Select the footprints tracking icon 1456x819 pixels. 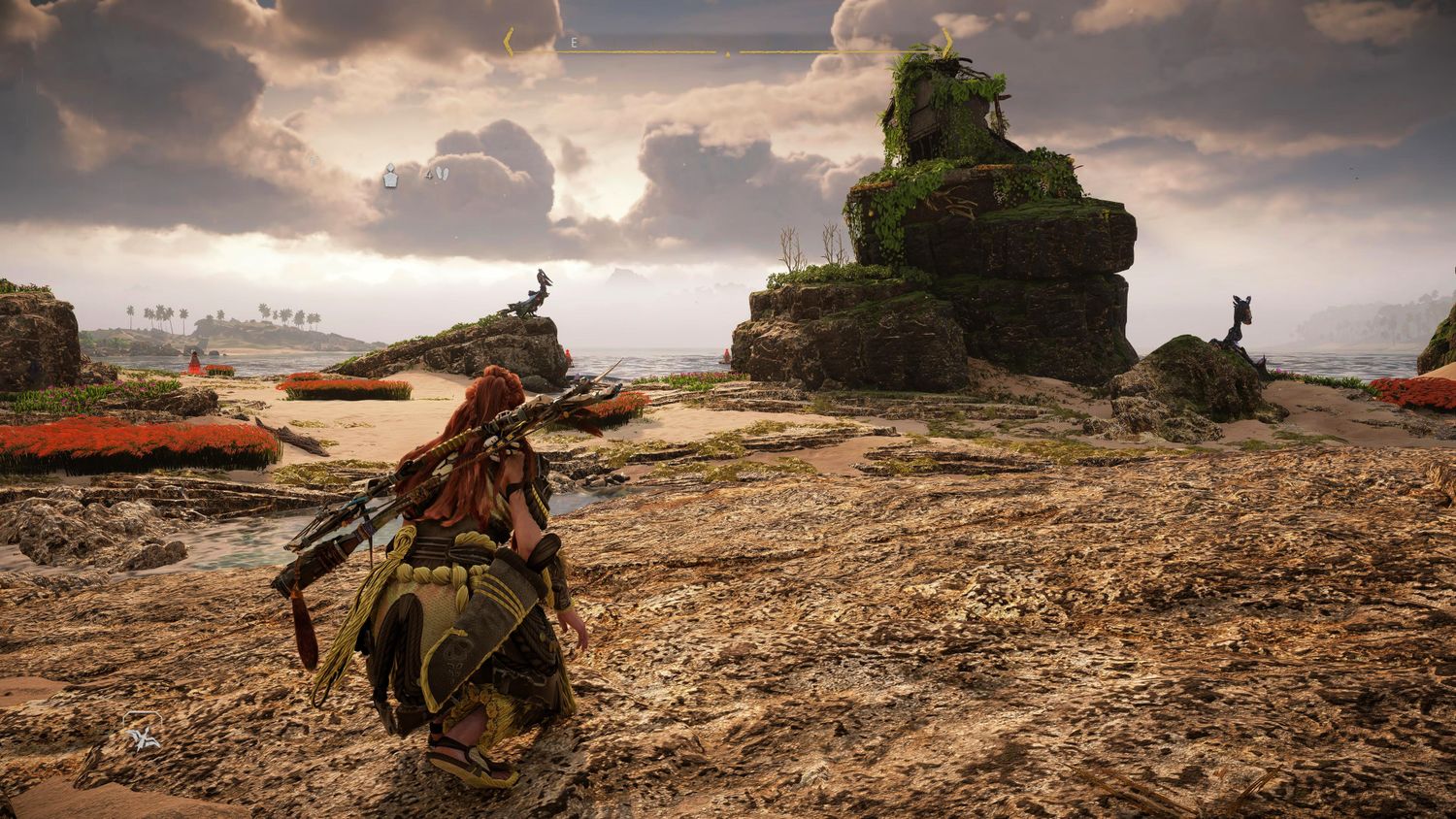pyautogui.click(x=442, y=175)
